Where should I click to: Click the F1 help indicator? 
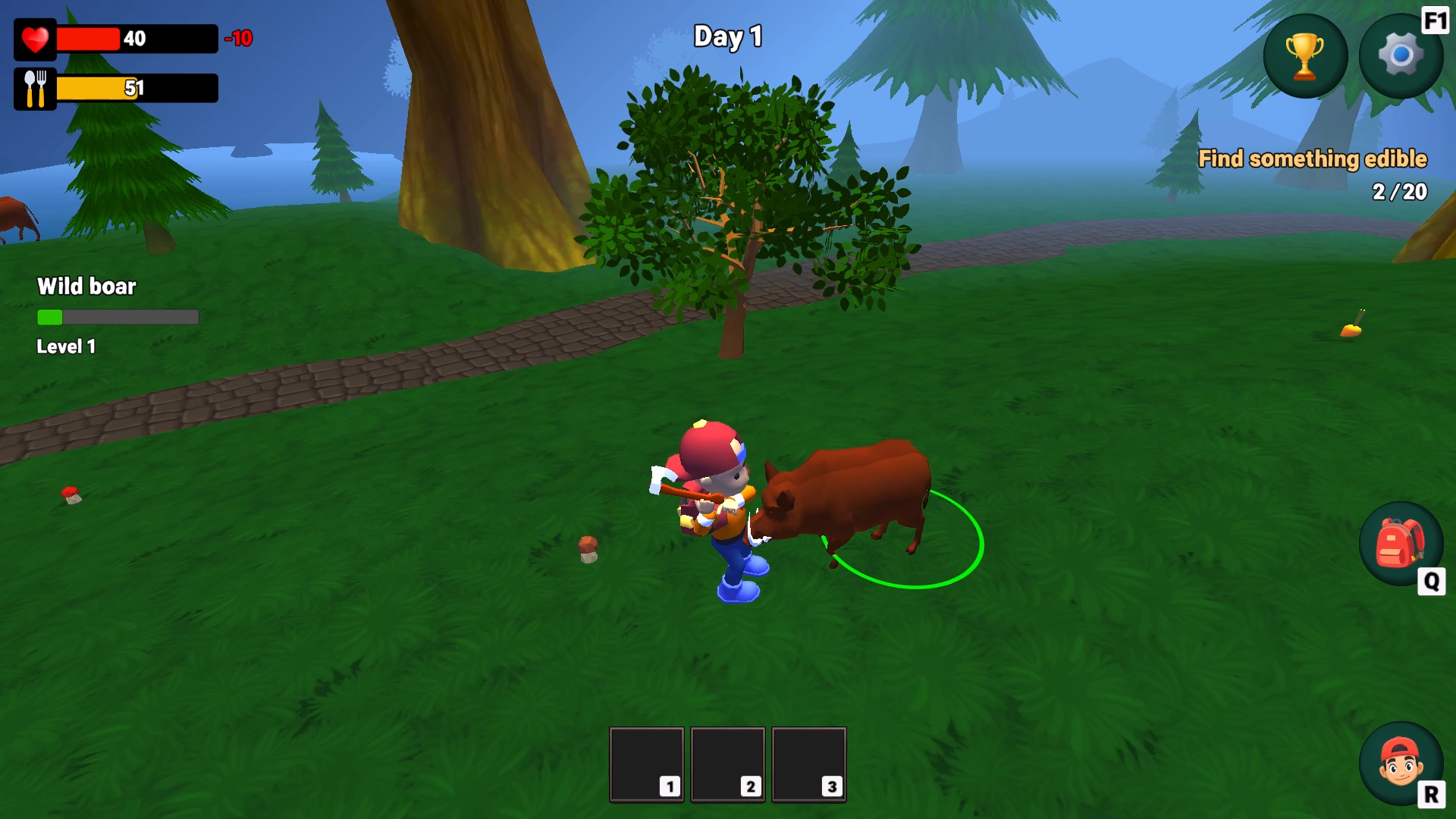click(1433, 20)
